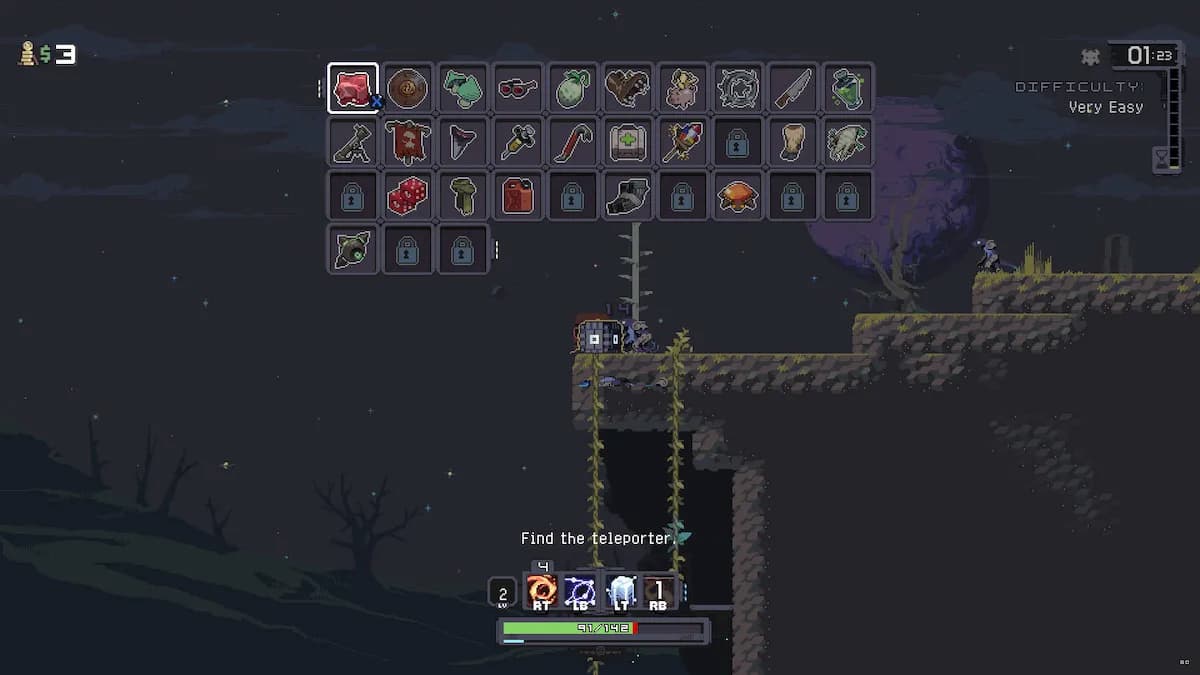Choose the piggy bank Life Savings item
Image resolution: width=1200 pixels, height=675 pixels.
pyautogui.click(x=682, y=88)
